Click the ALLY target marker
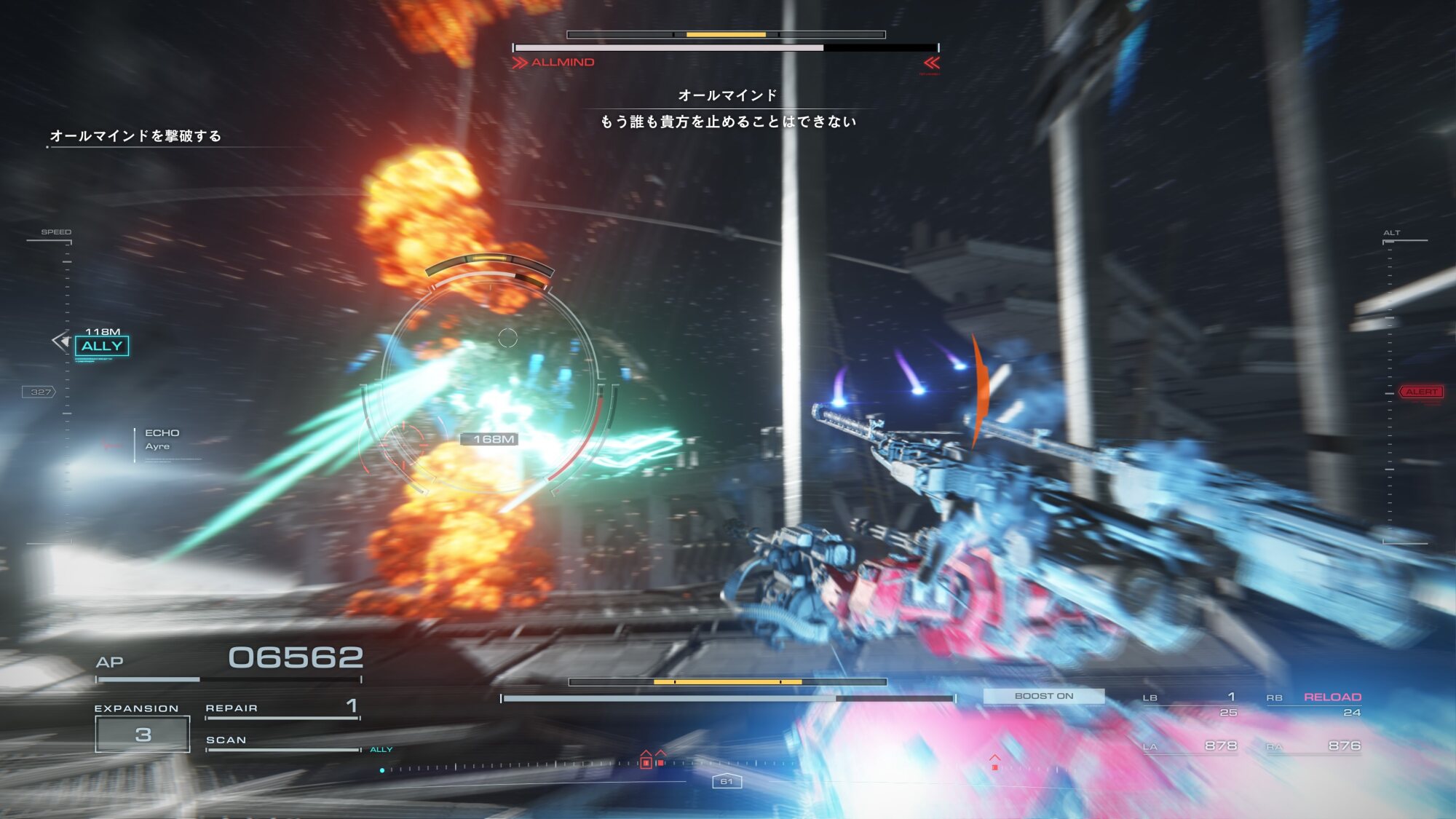 point(102,346)
